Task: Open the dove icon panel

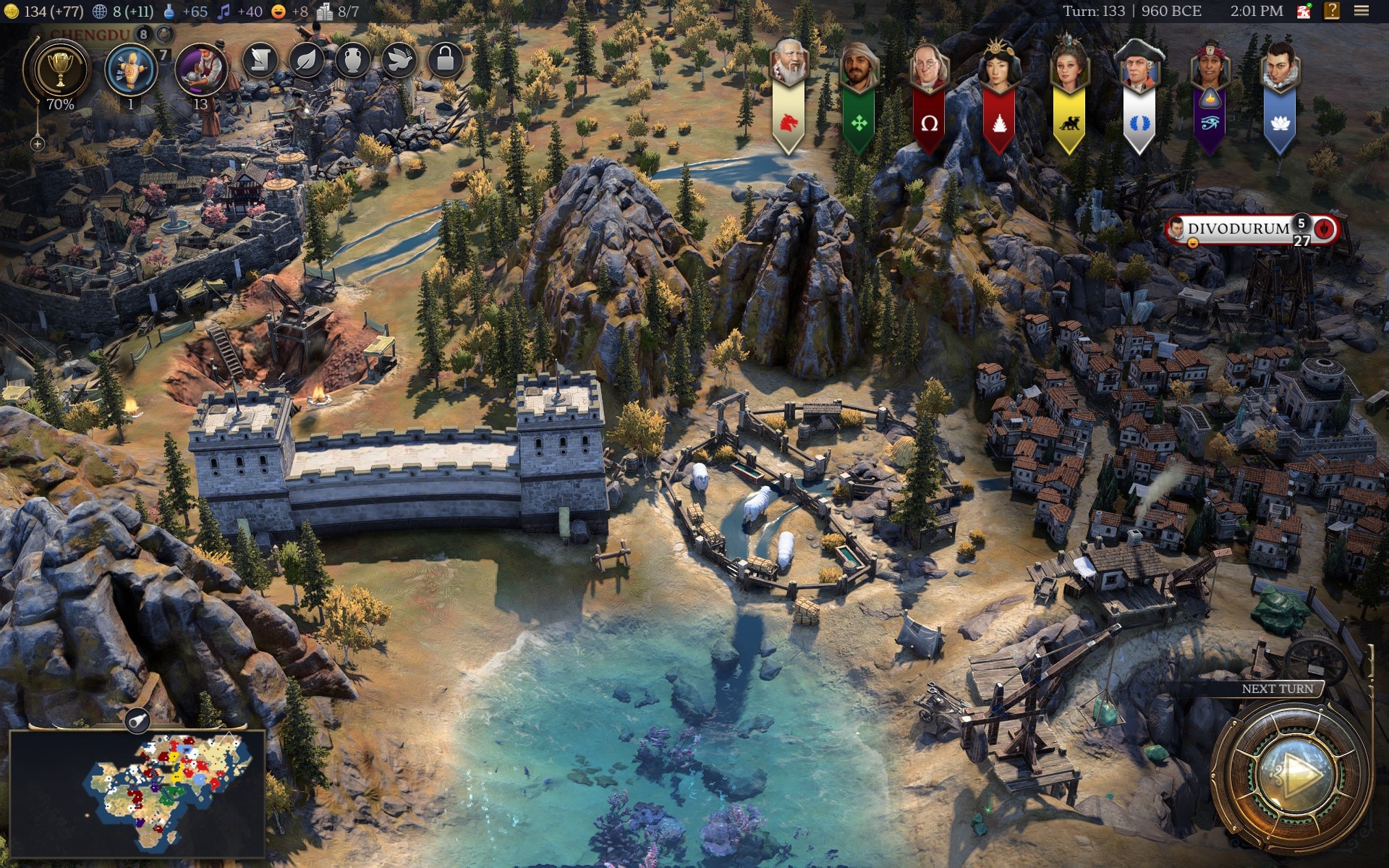Action: [x=399, y=60]
